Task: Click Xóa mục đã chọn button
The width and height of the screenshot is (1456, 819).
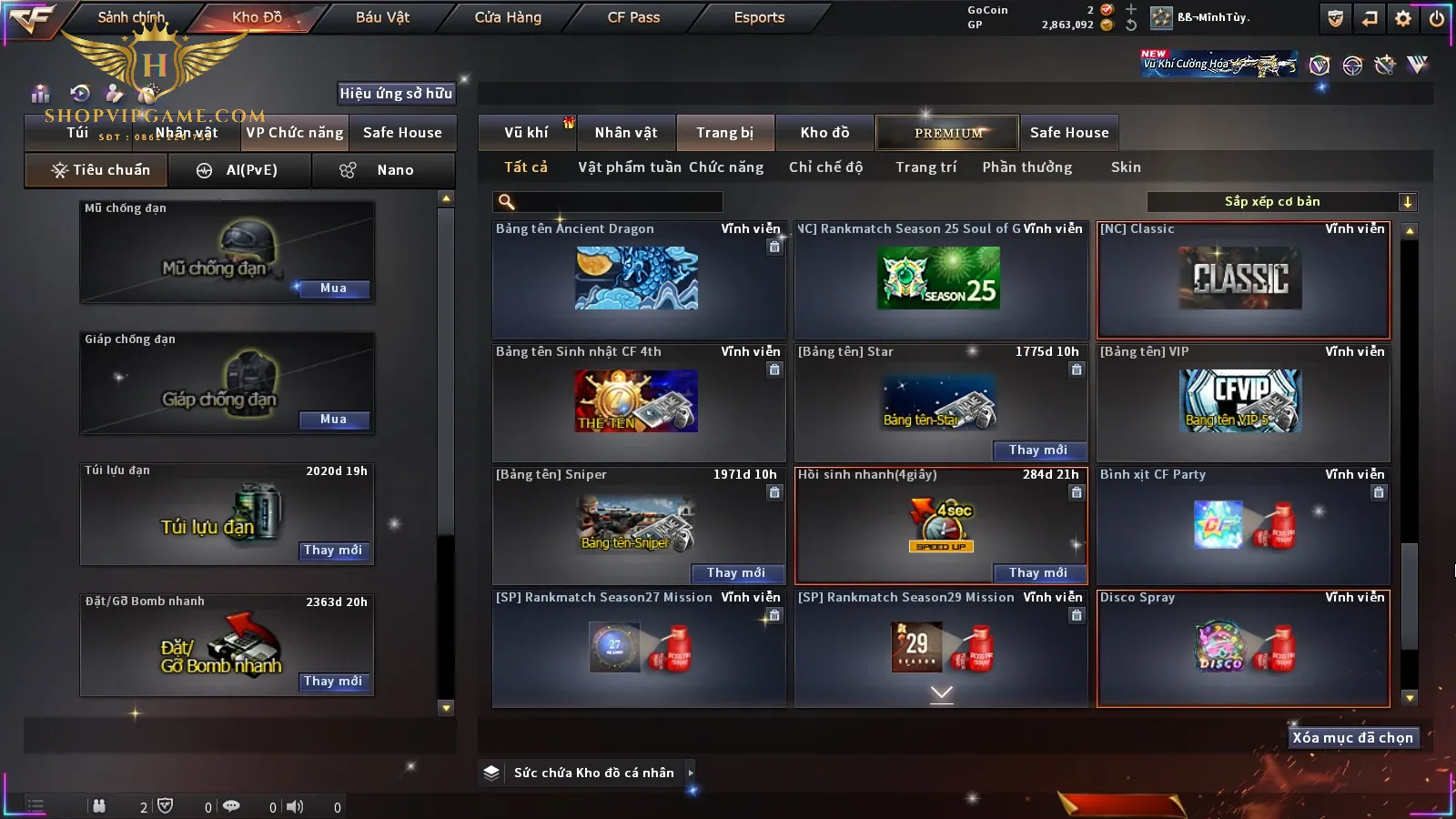Action: click(x=1352, y=738)
